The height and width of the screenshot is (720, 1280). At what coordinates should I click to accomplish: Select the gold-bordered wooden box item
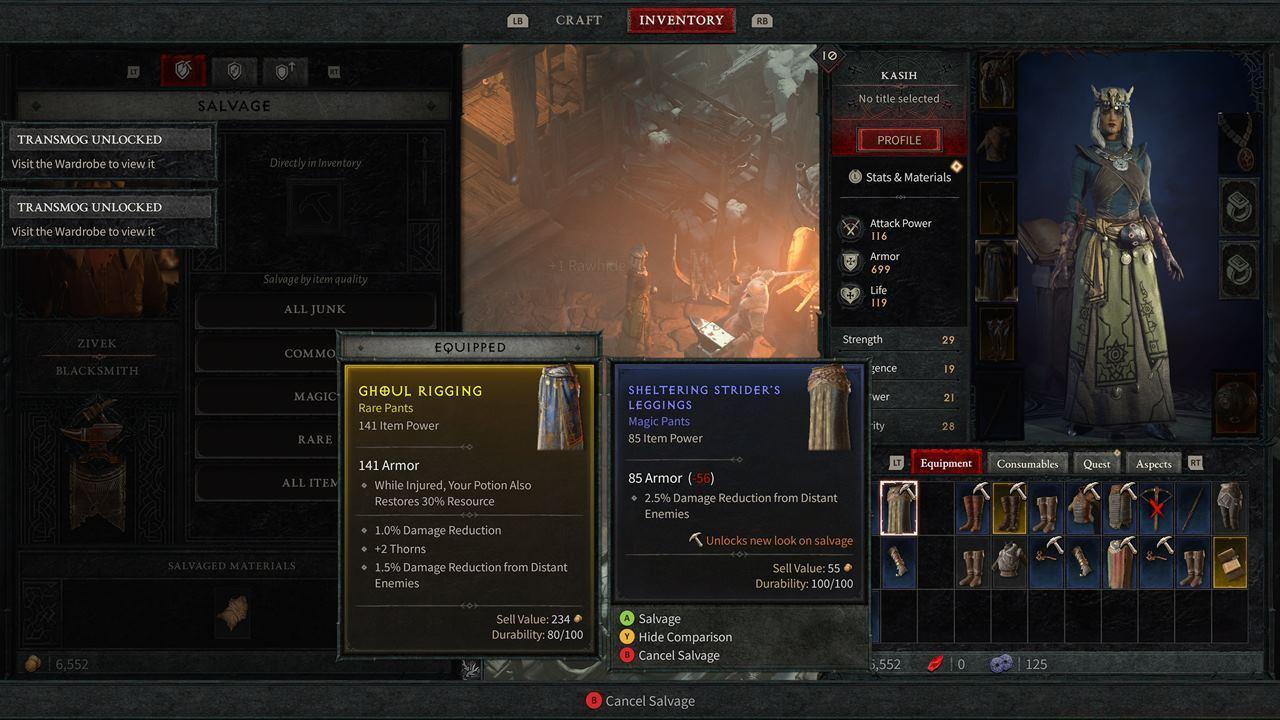coord(1229,562)
